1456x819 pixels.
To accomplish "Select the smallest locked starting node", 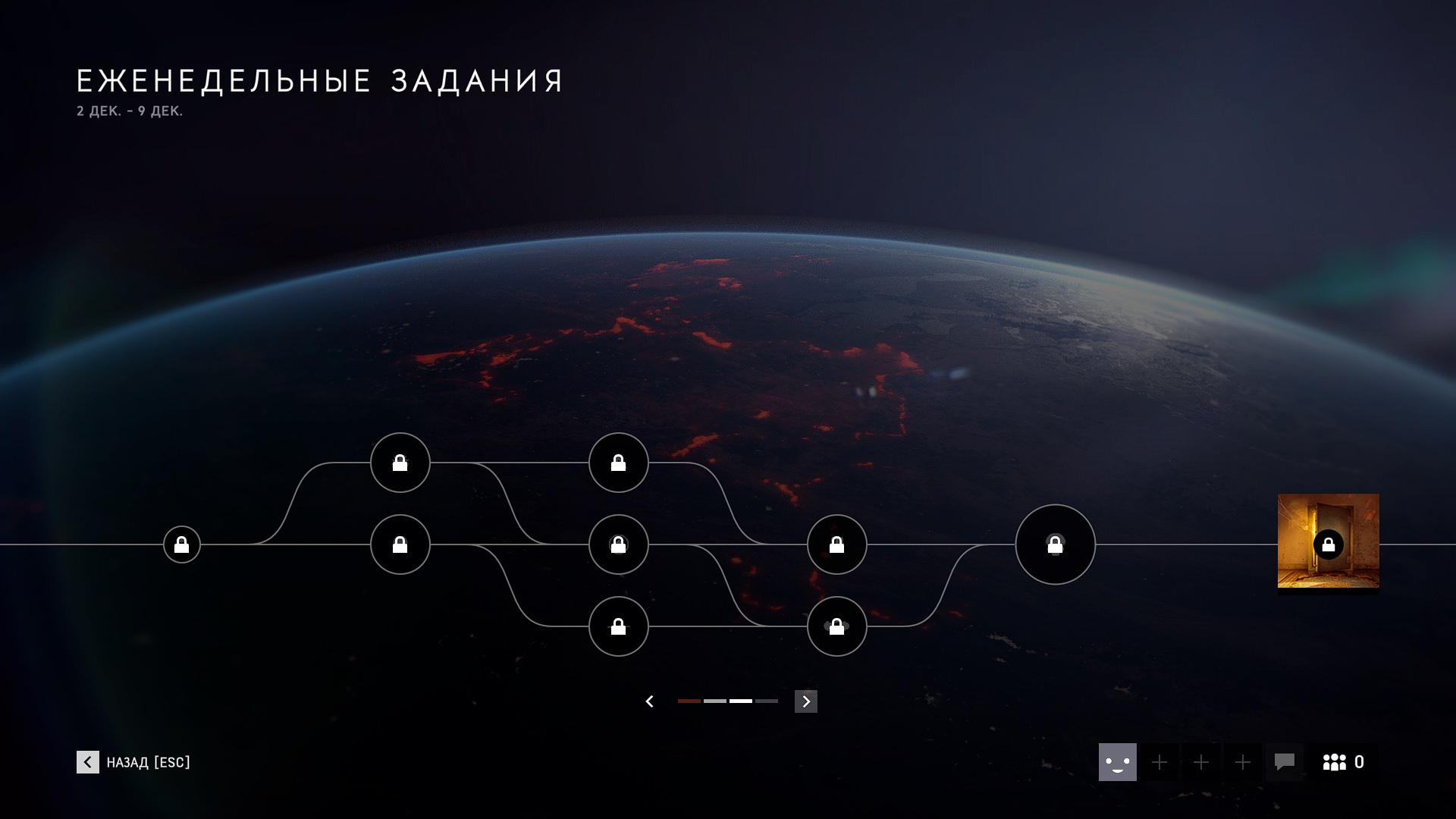I will 182,544.
